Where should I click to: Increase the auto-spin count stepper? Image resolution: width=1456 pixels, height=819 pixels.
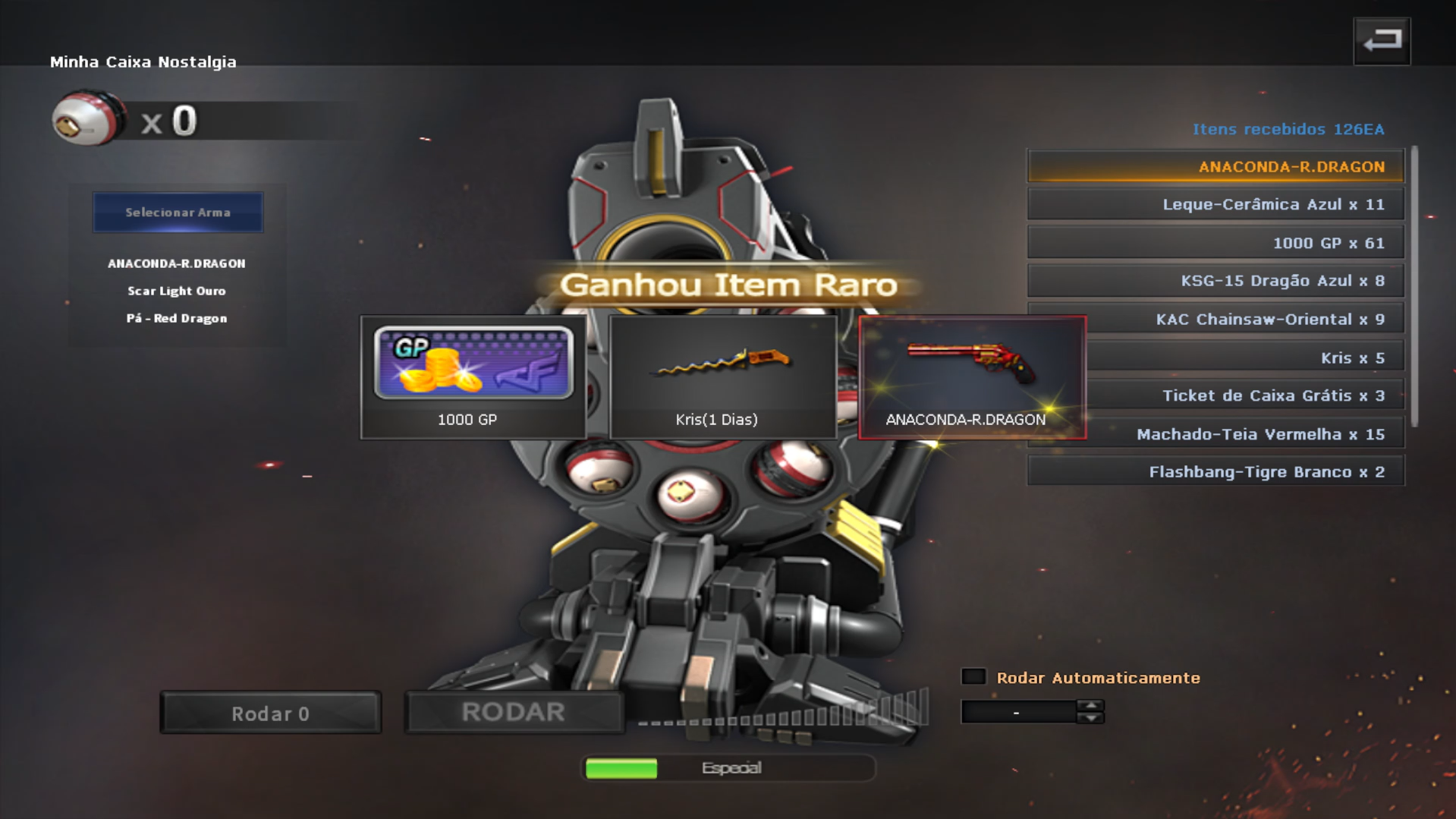(x=1090, y=705)
